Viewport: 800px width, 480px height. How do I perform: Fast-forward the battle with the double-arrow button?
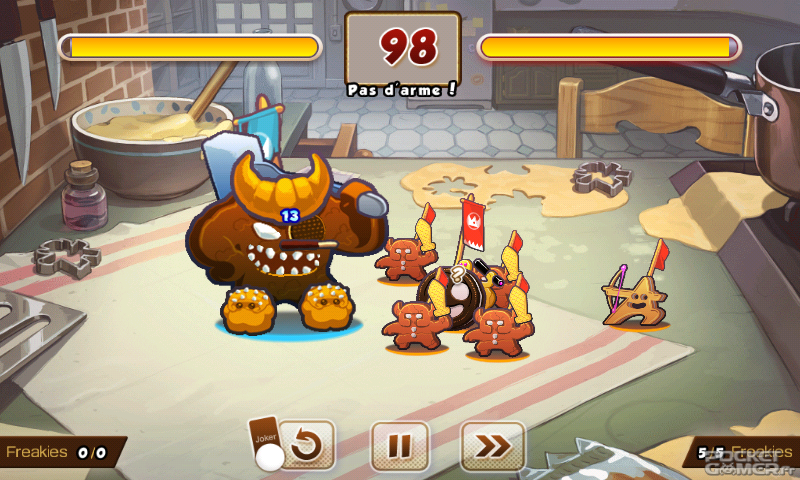click(493, 445)
